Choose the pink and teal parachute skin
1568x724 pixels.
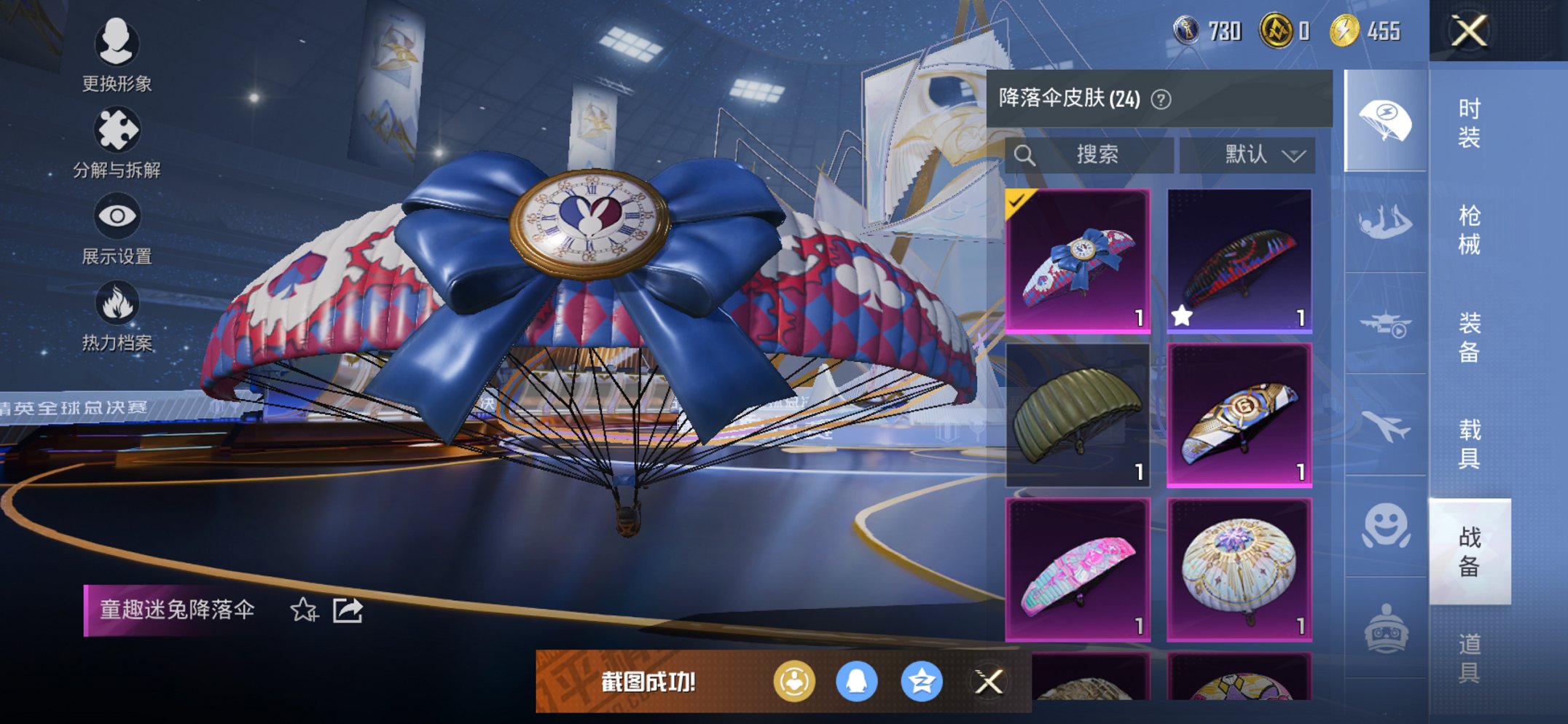1078,570
